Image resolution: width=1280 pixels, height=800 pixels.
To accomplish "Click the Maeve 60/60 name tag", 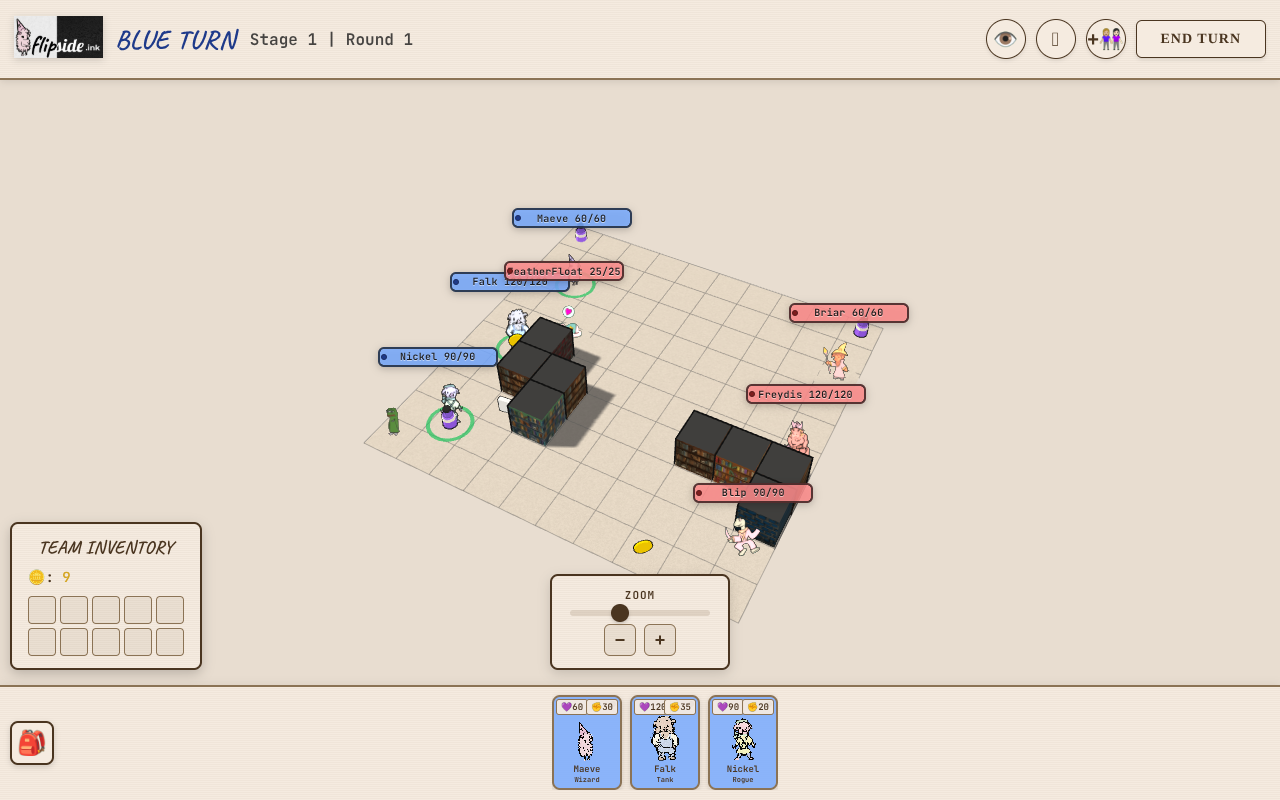I will pos(572,218).
